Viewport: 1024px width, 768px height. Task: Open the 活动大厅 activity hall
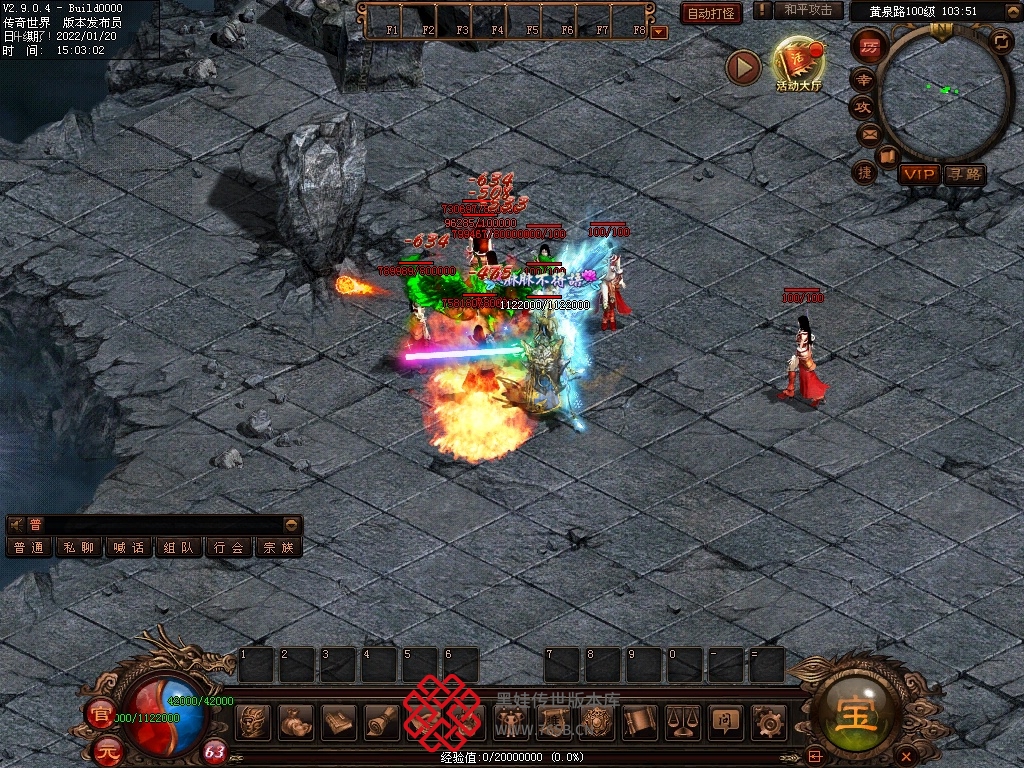click(797, 64)
